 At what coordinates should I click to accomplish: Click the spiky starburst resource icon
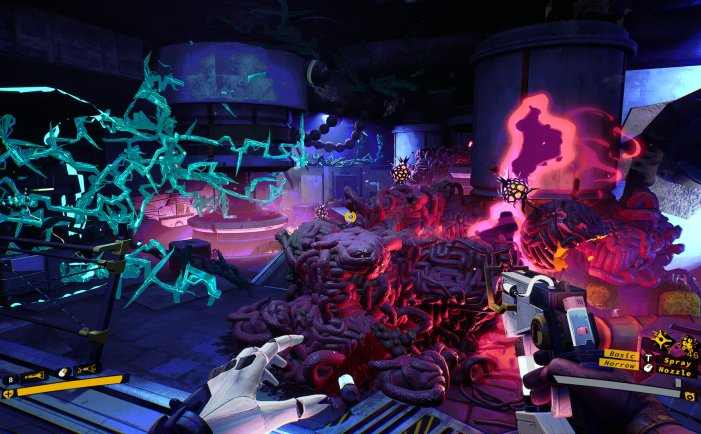click(x=663, y=341)
